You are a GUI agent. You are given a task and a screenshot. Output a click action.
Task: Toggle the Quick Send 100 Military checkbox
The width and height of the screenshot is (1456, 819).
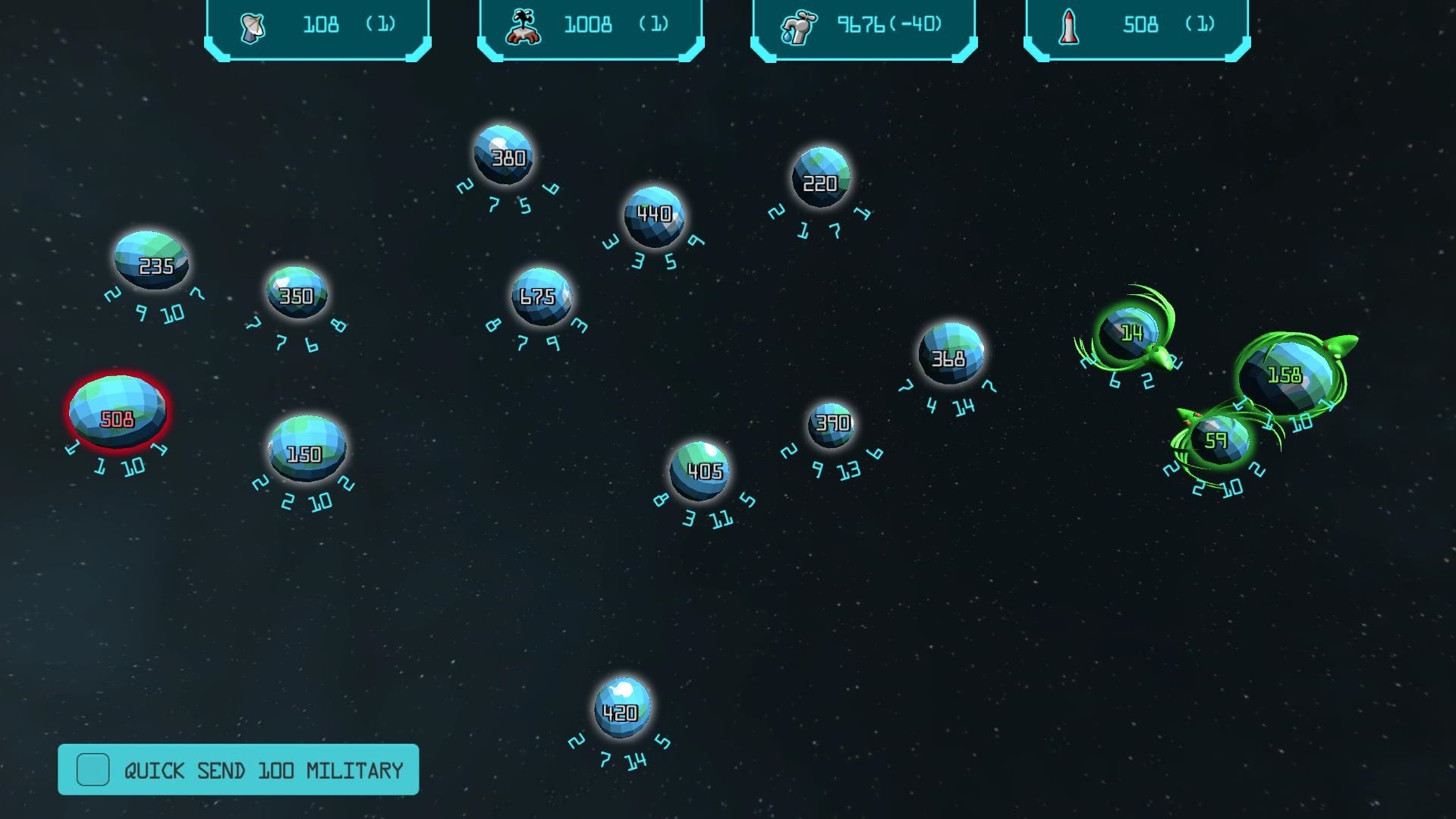coord(93,770)
